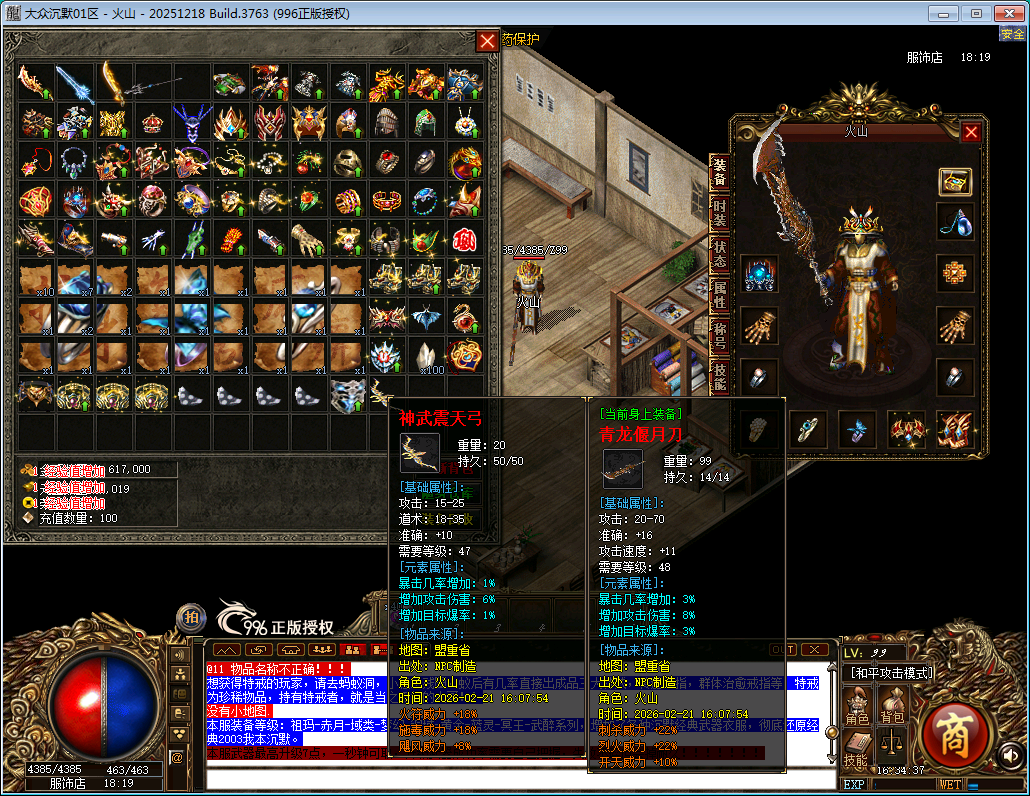Open the 技能 tab on character panel

point(719,376)
